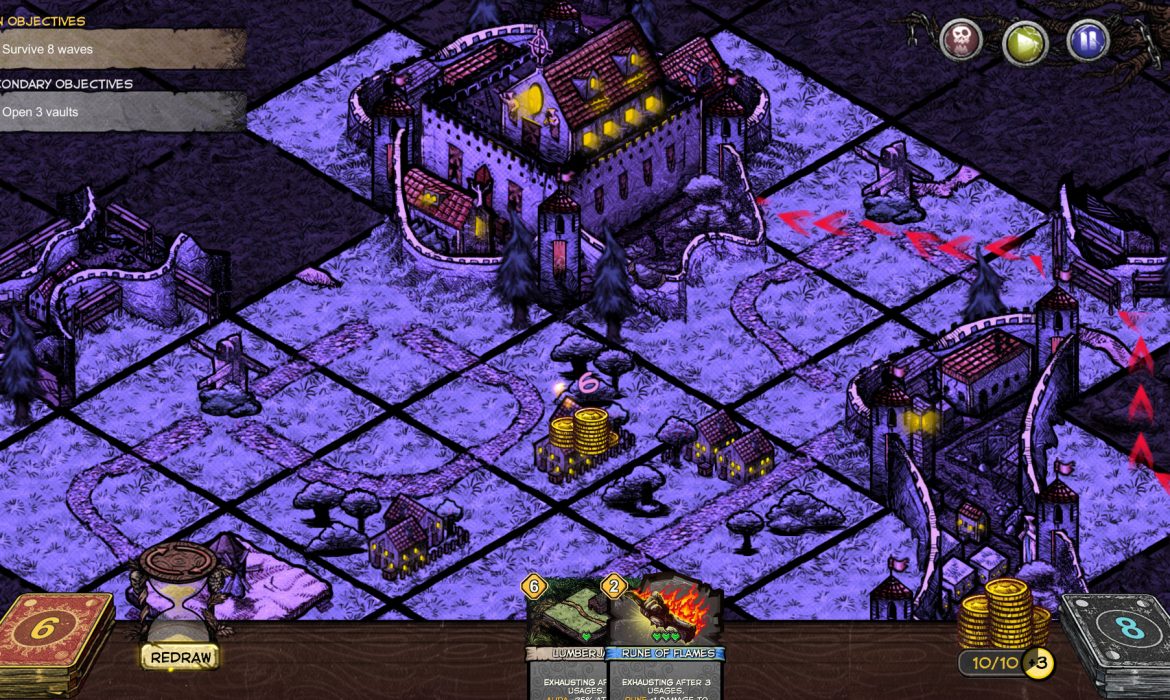Open the grey deck showing 8

[1115, 645]
